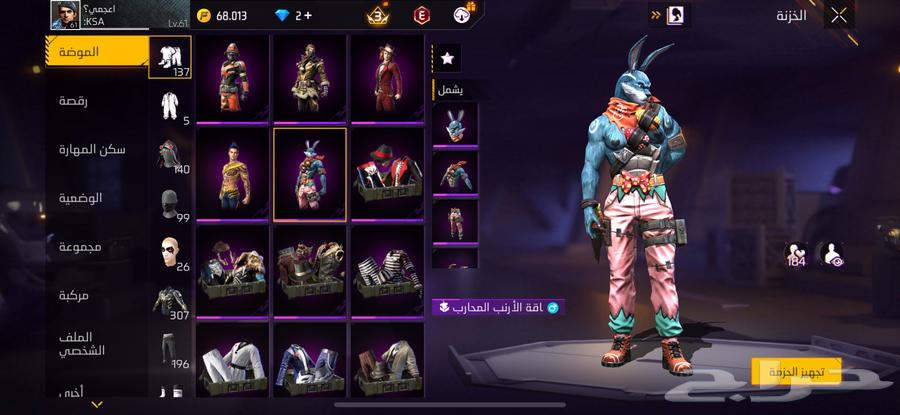Pick the jacket subcategory showing 307
The width and height of the screenshot is (900, 415).
click(x=170, y=301)
